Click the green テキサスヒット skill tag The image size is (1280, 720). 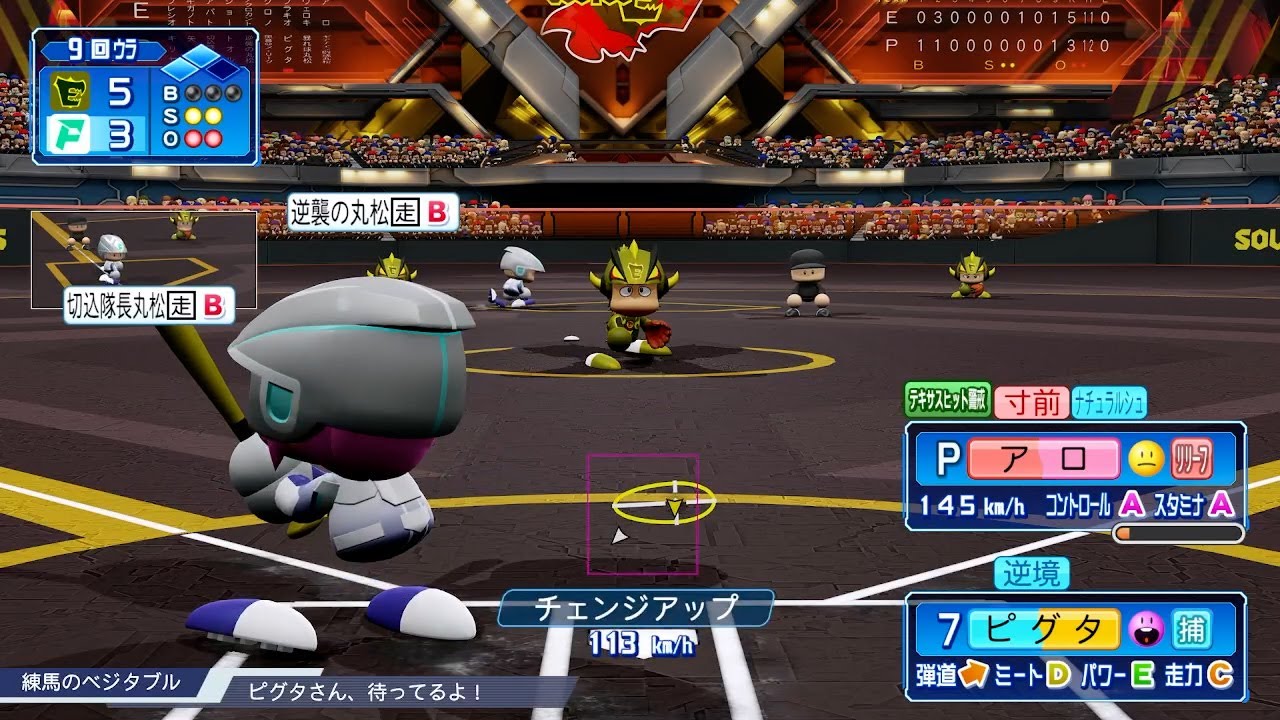(x=947, y=401)
